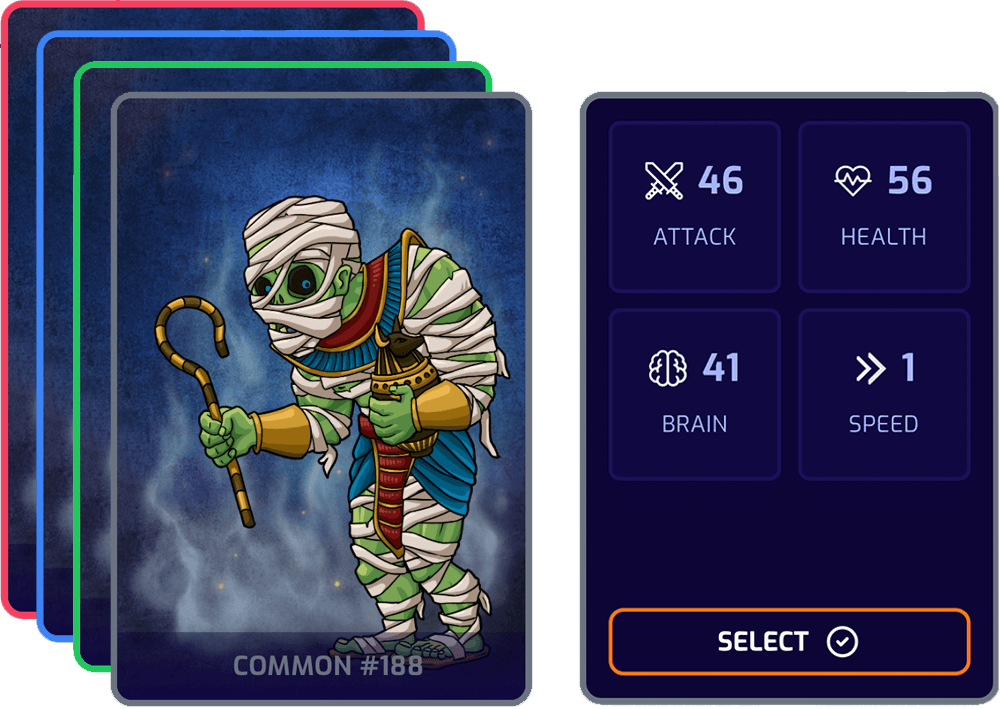Choose the Common #188 mummy card
Screen dimensions: 1000x709
pyautogui.click(x=320, y=400)
